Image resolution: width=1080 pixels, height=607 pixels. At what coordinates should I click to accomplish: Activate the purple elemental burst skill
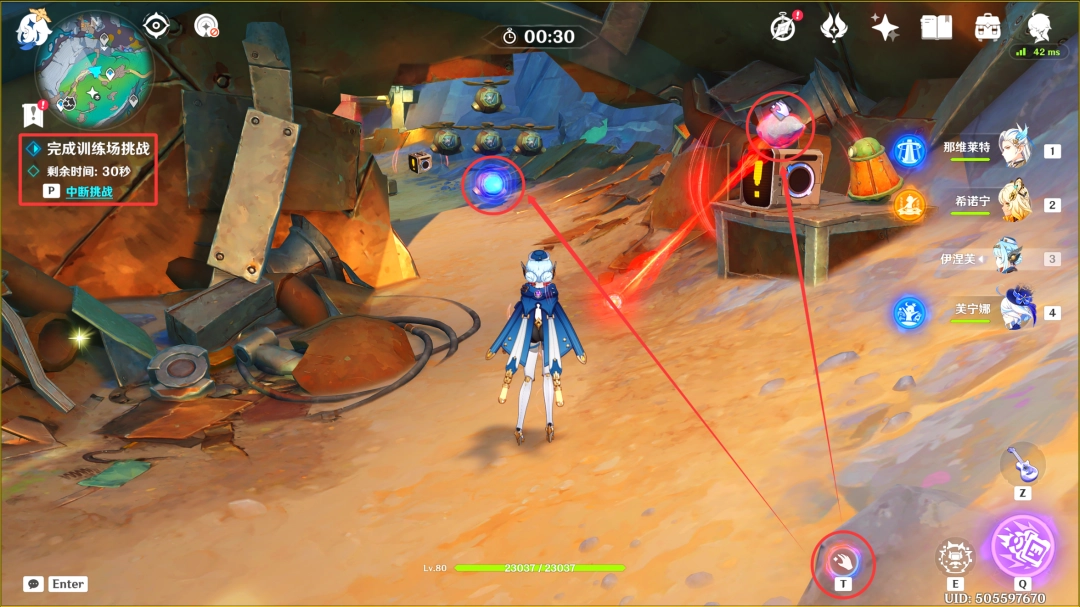[1022, 546]
